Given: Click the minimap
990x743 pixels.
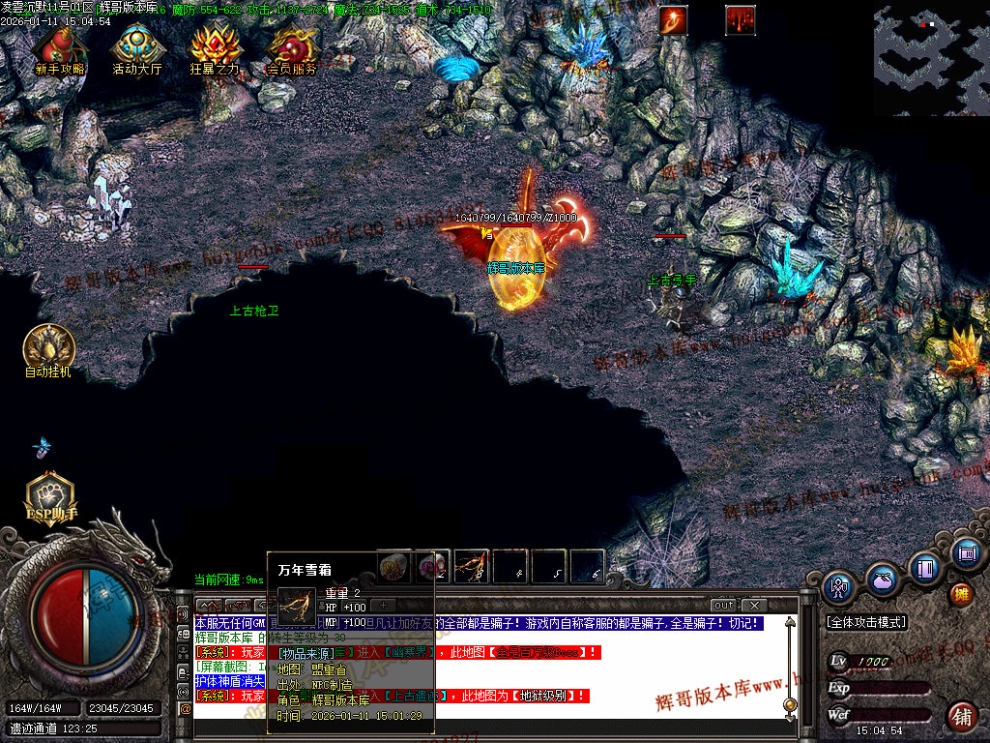Looking at the screenshot, I should click(x=931, y=59).
